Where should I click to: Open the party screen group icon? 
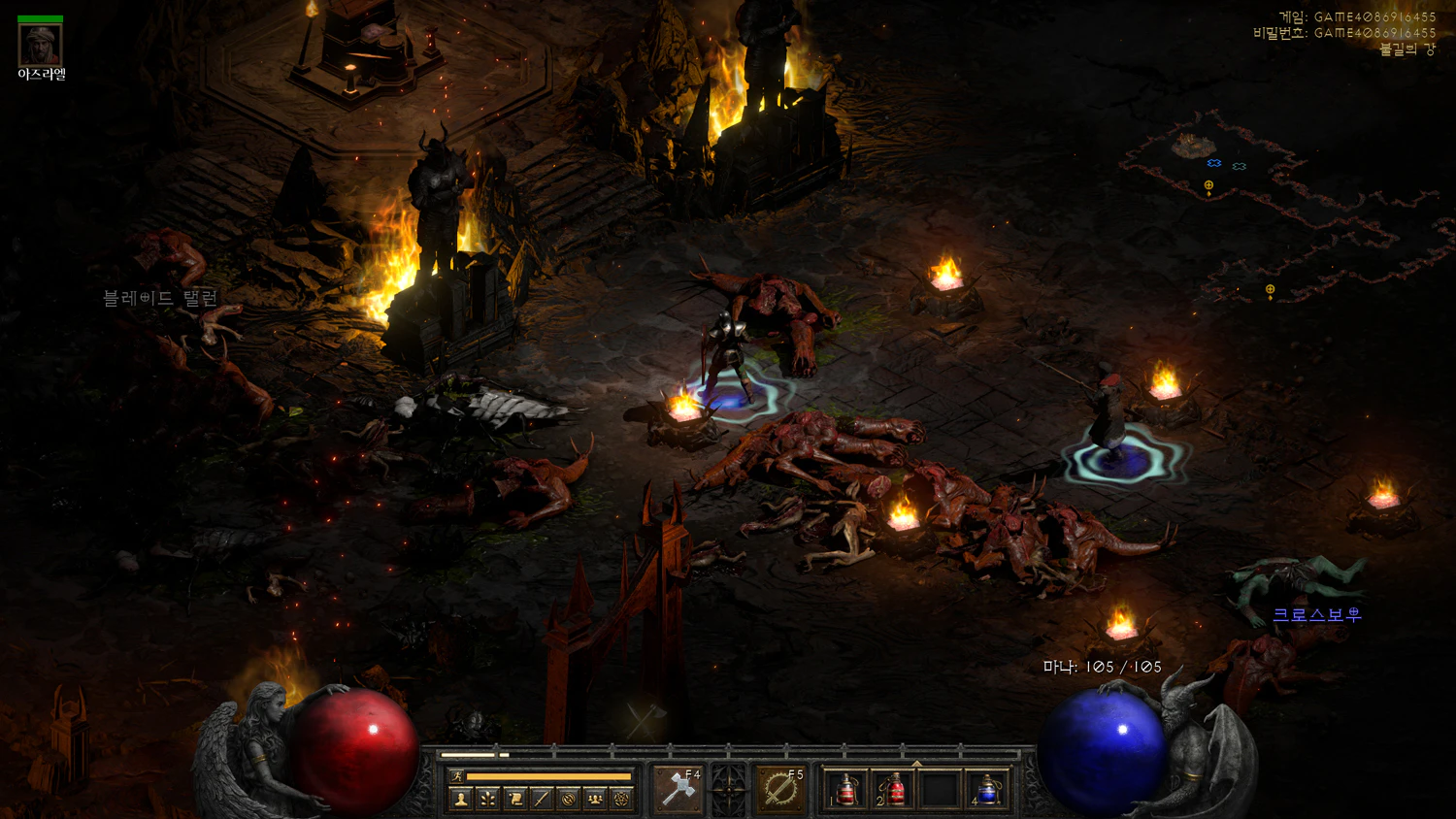point(595,799)
